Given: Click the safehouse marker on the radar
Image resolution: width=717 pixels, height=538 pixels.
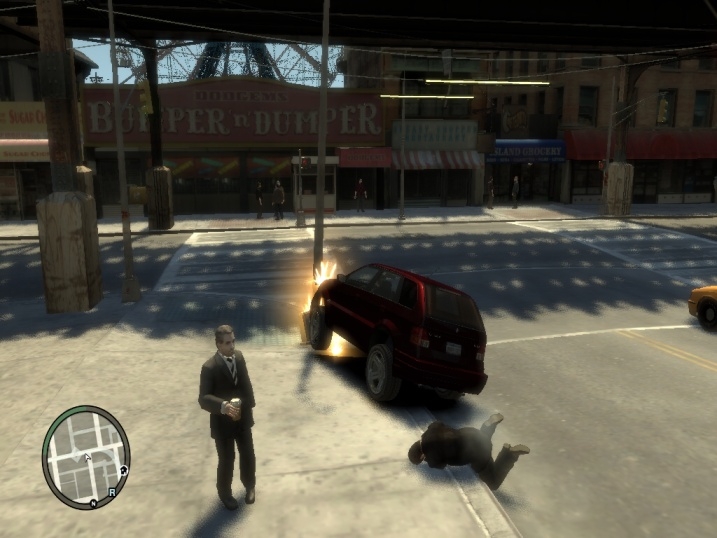Looking at the screenshot, I should tap(122, 469).
